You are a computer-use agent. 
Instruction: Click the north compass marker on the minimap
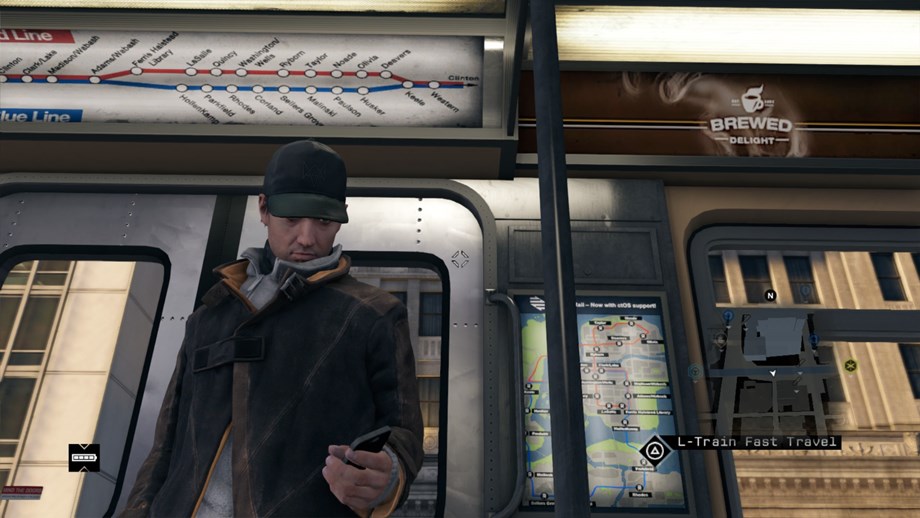tap(770, 295)
